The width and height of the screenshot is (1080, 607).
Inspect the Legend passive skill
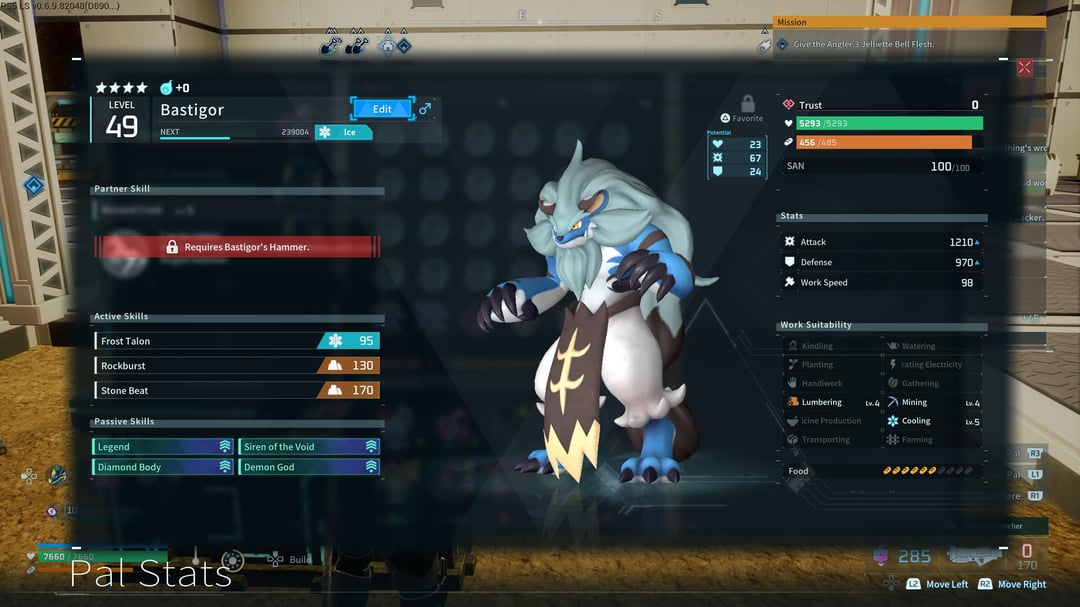[x=164, y=447]
